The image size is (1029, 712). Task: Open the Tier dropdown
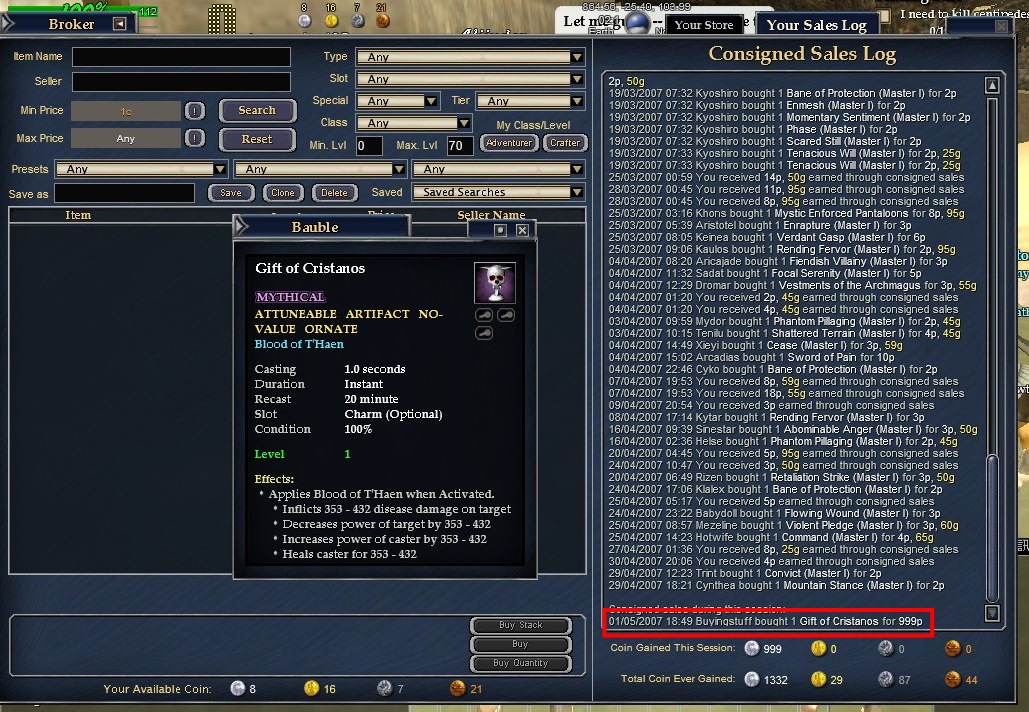click(x=530, y=101)
